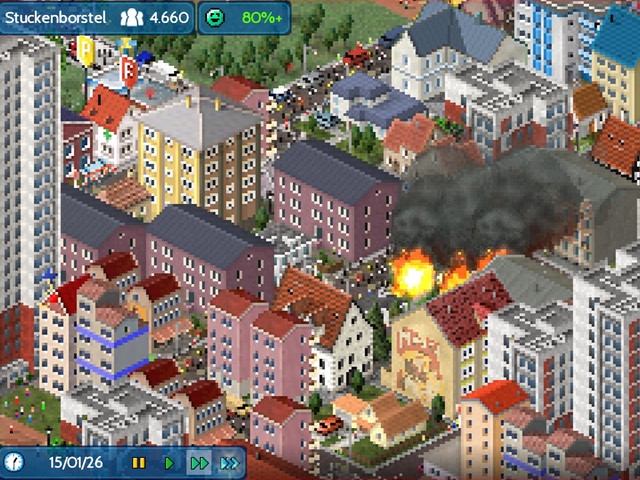Click the clock icon beside the date
This screenshot has width=640, height=480.
point(15,462)
